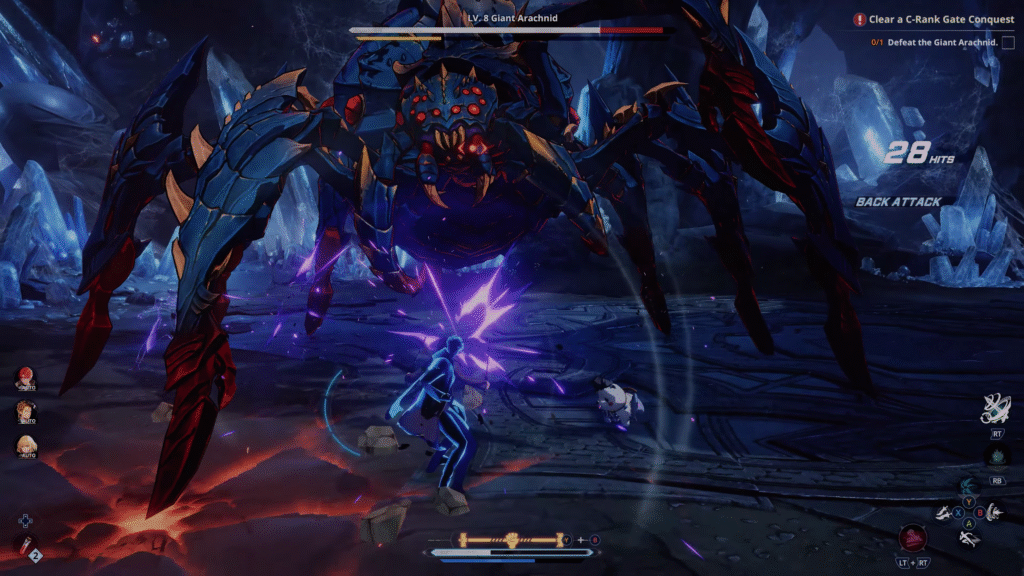Use the skill icon left of X
Screen dimensions: 1024x576
(942, 512)
